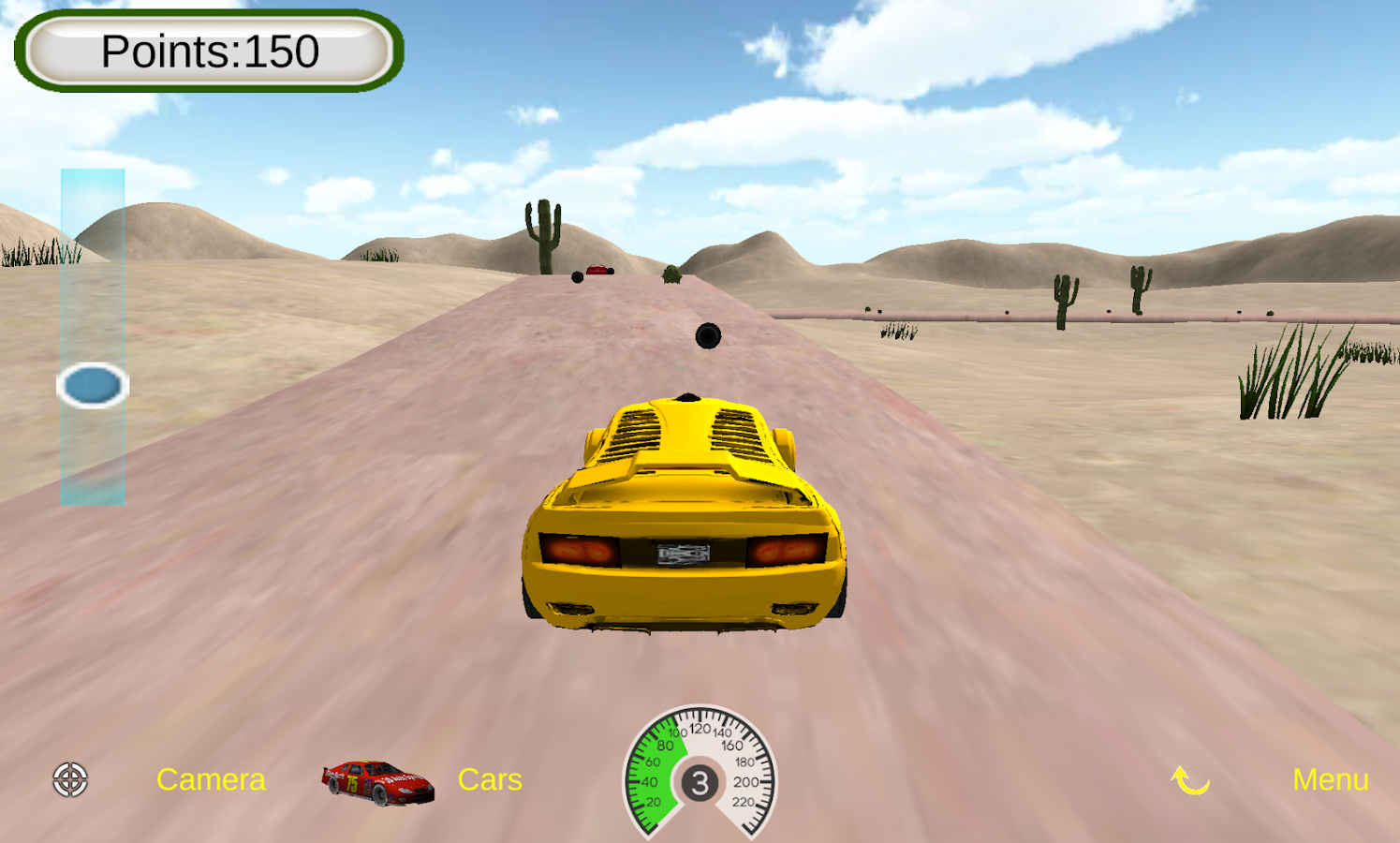Open the Menu
This screenshot has width=1400, height=843.
(x=1330, y=779)
